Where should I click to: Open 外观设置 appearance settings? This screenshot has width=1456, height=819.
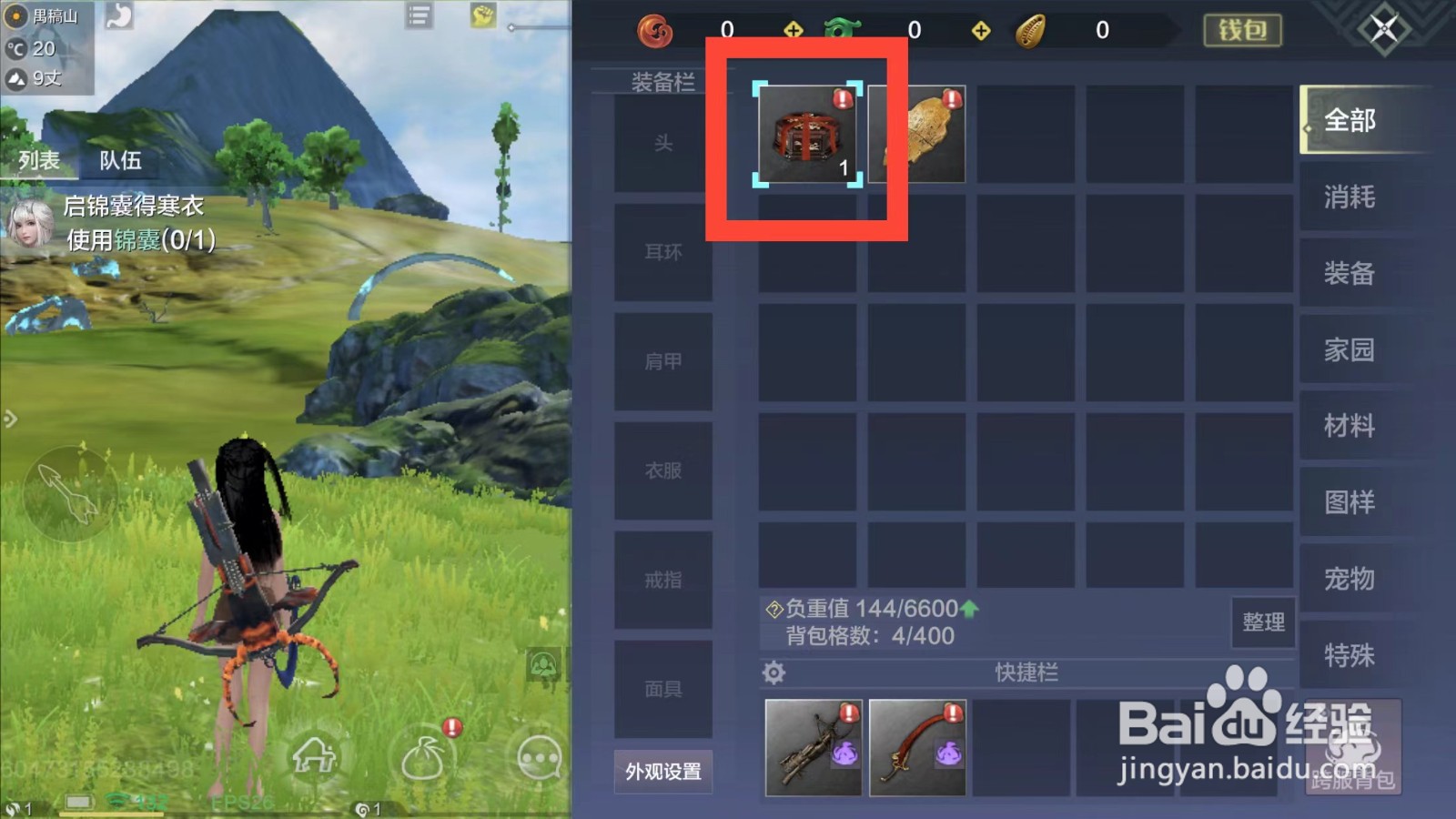[x=663, y=771]
